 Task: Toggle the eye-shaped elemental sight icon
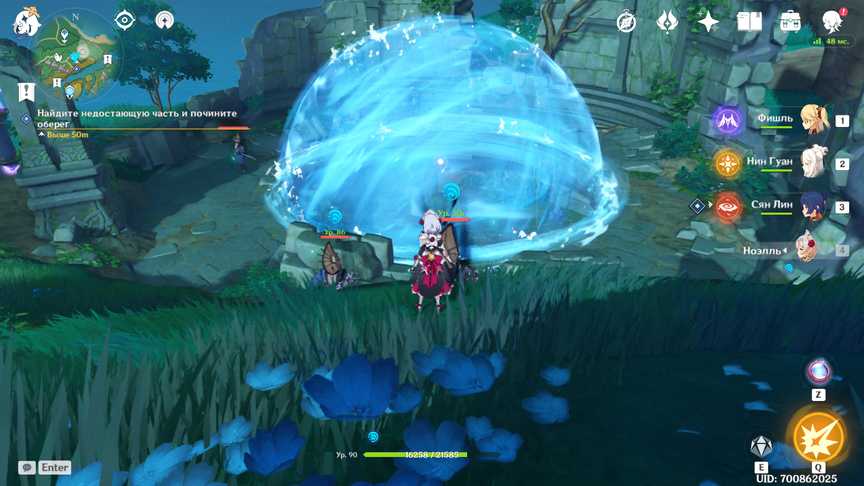(x=125, y=20)
